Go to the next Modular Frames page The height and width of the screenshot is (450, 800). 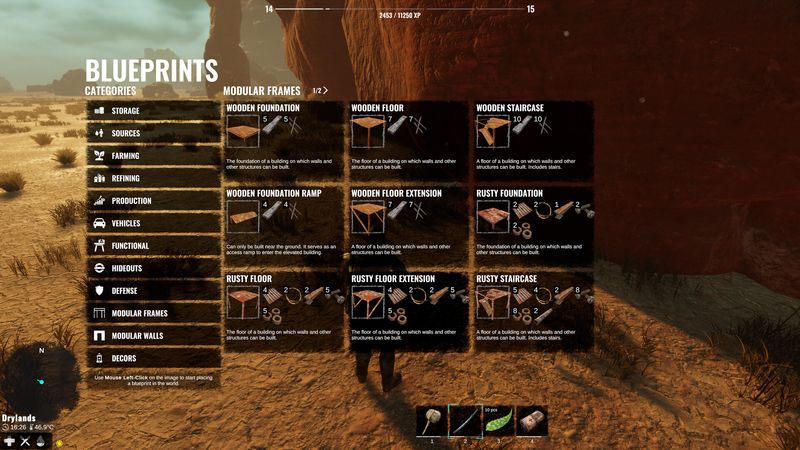click(x=325, y=91)
